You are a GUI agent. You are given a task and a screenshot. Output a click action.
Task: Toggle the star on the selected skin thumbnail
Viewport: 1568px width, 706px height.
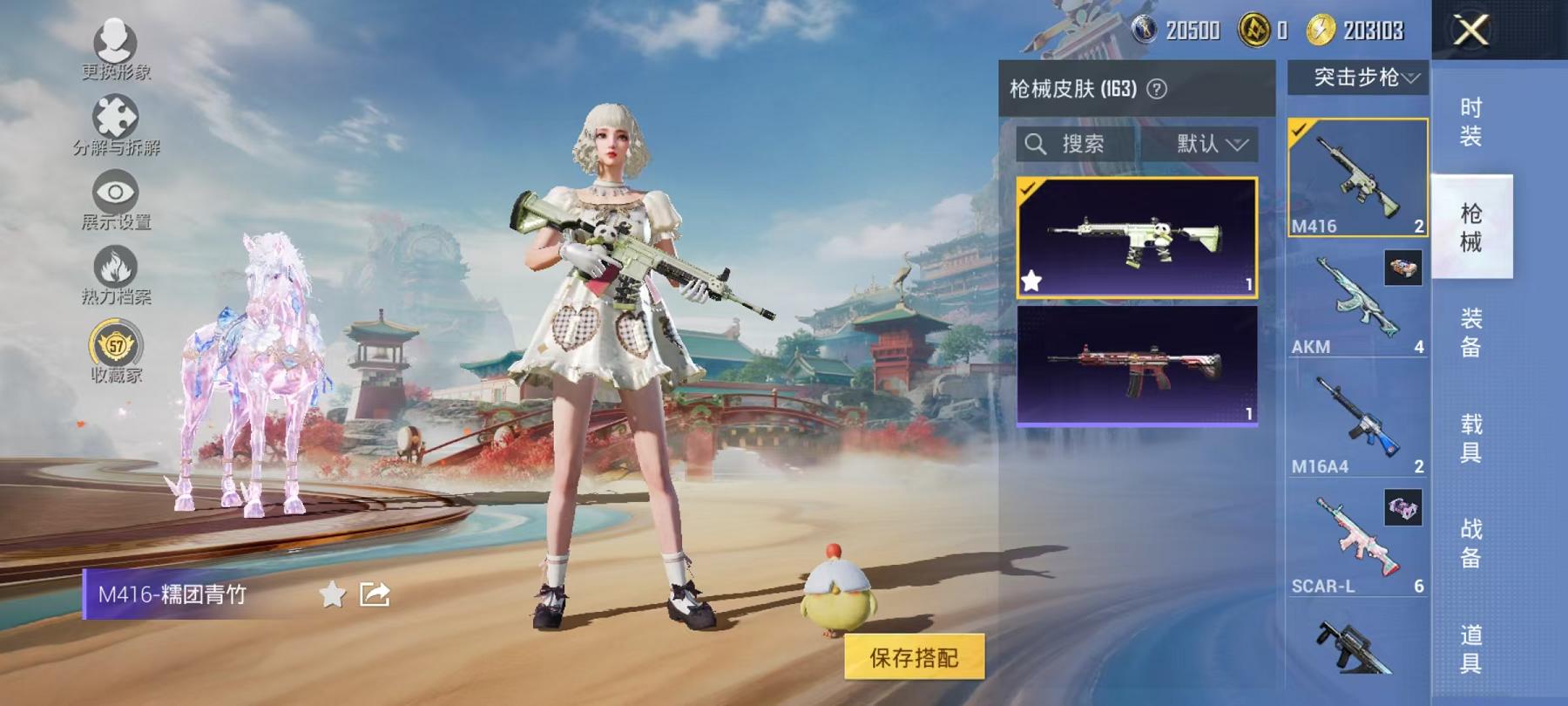(x=1032, y=281)
